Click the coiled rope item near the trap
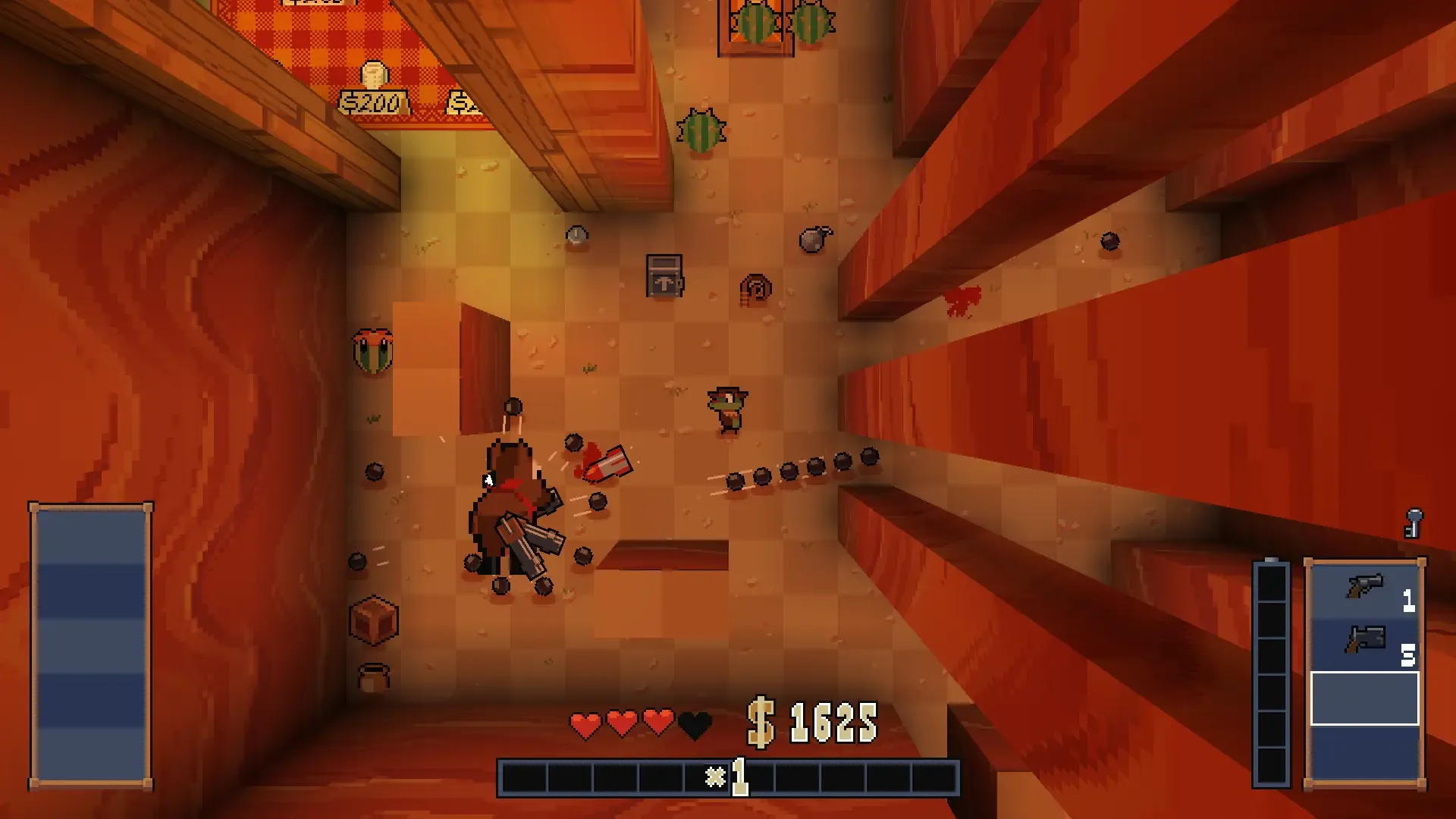This screenshot has height=819, width=1456. (755, 289)
